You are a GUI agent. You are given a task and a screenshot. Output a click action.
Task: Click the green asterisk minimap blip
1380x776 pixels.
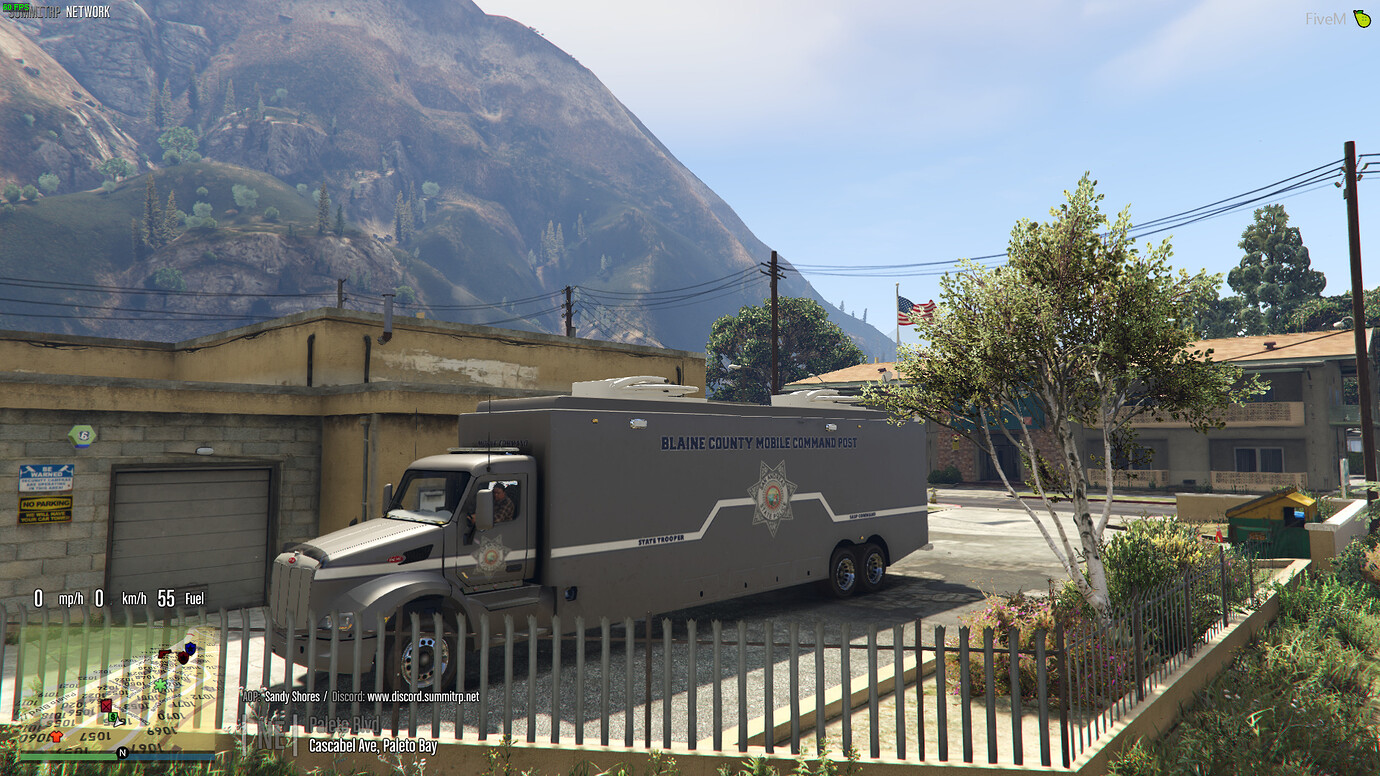[160, 685]
